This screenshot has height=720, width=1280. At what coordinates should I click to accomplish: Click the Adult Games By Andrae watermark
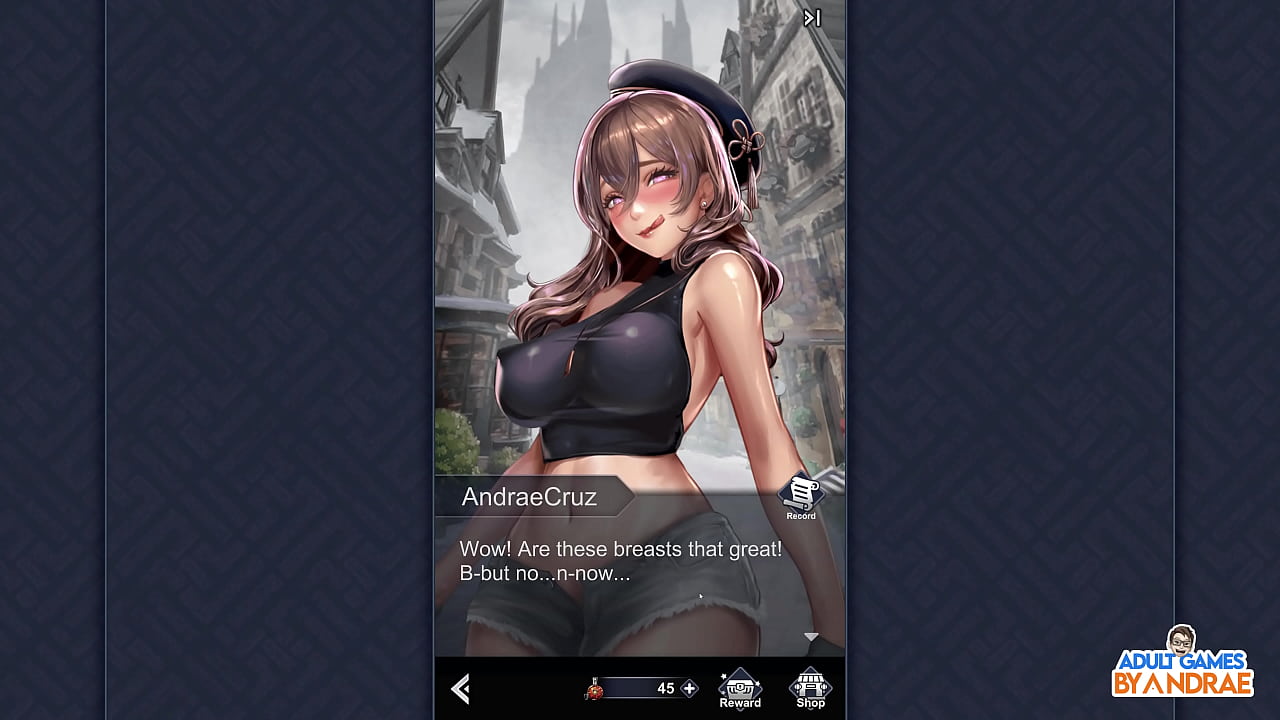tap(1185, 680)
